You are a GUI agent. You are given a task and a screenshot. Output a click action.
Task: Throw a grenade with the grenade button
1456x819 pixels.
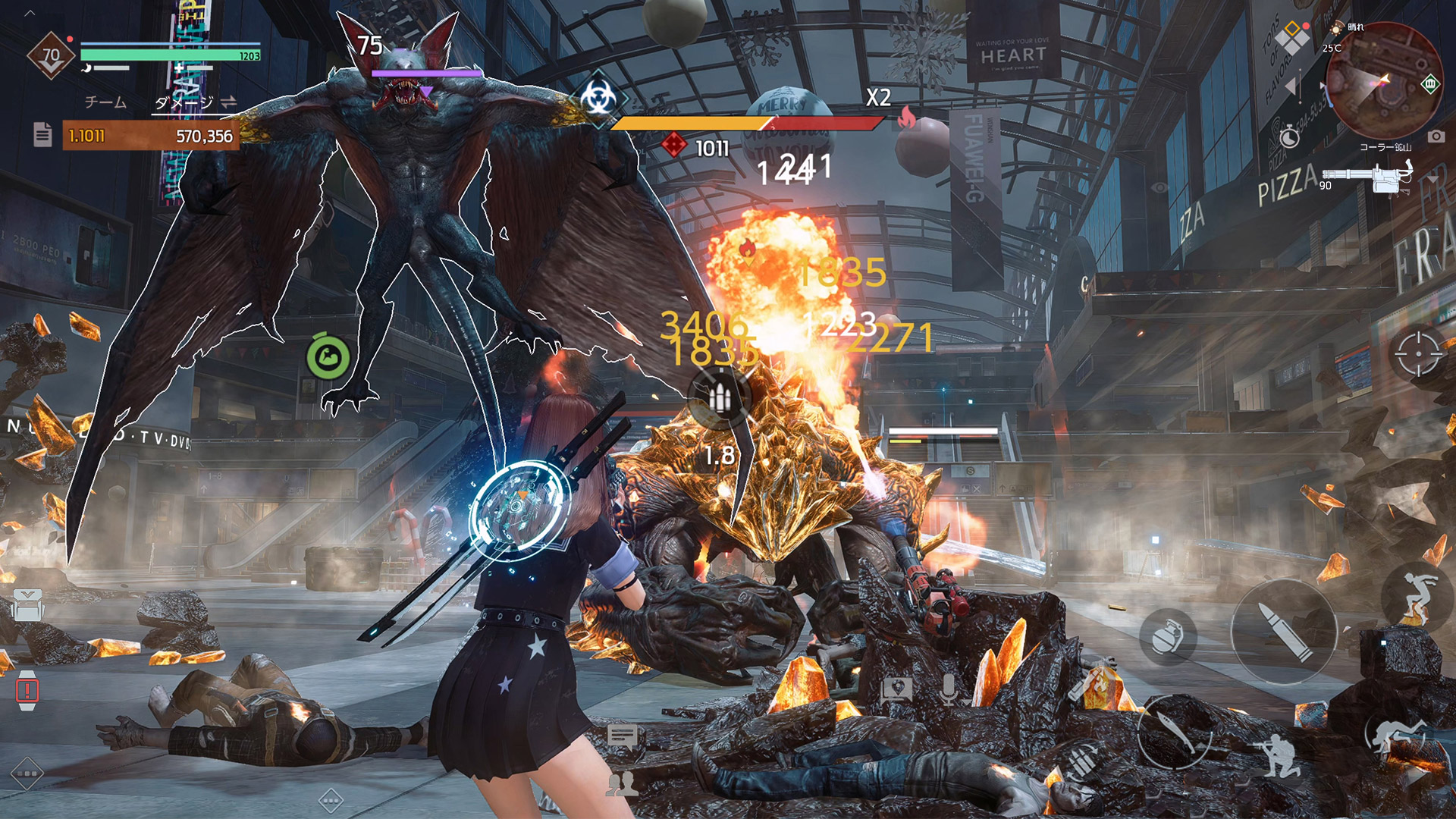tap(1168, 635)
